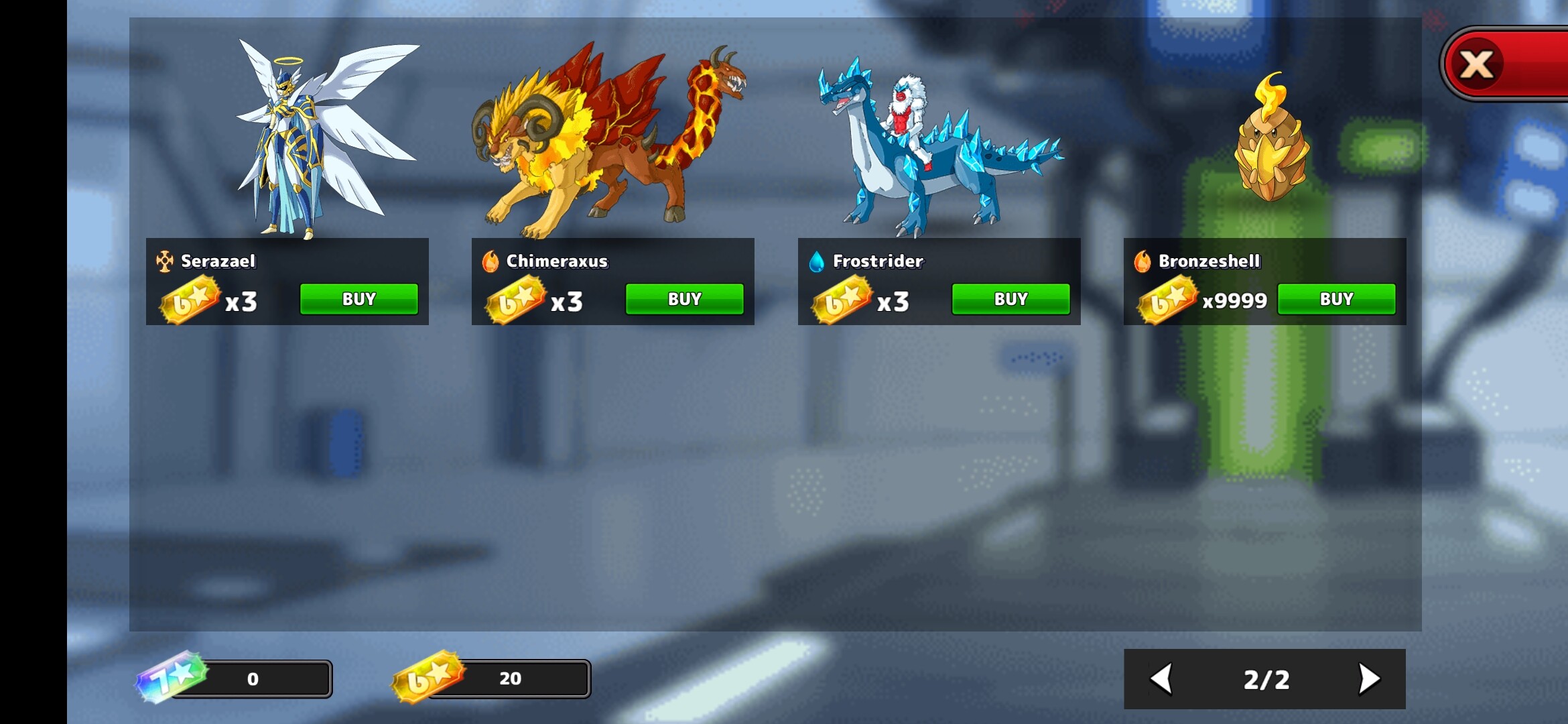The image size is (1568, 724).
Task: Close the shop with the red X
Action: click(x=1478, y=65)
